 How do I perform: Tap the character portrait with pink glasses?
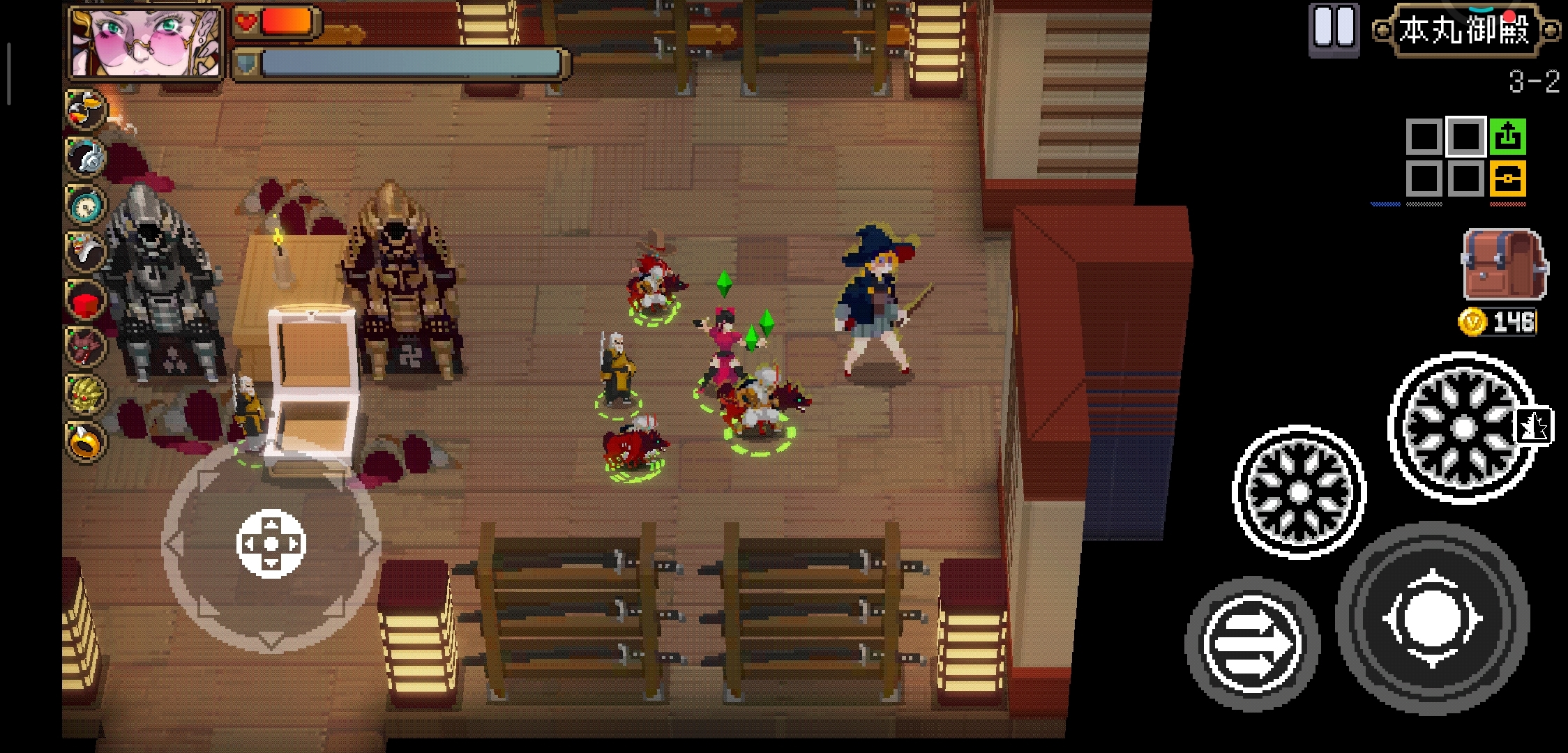click(x=146, y=43)
